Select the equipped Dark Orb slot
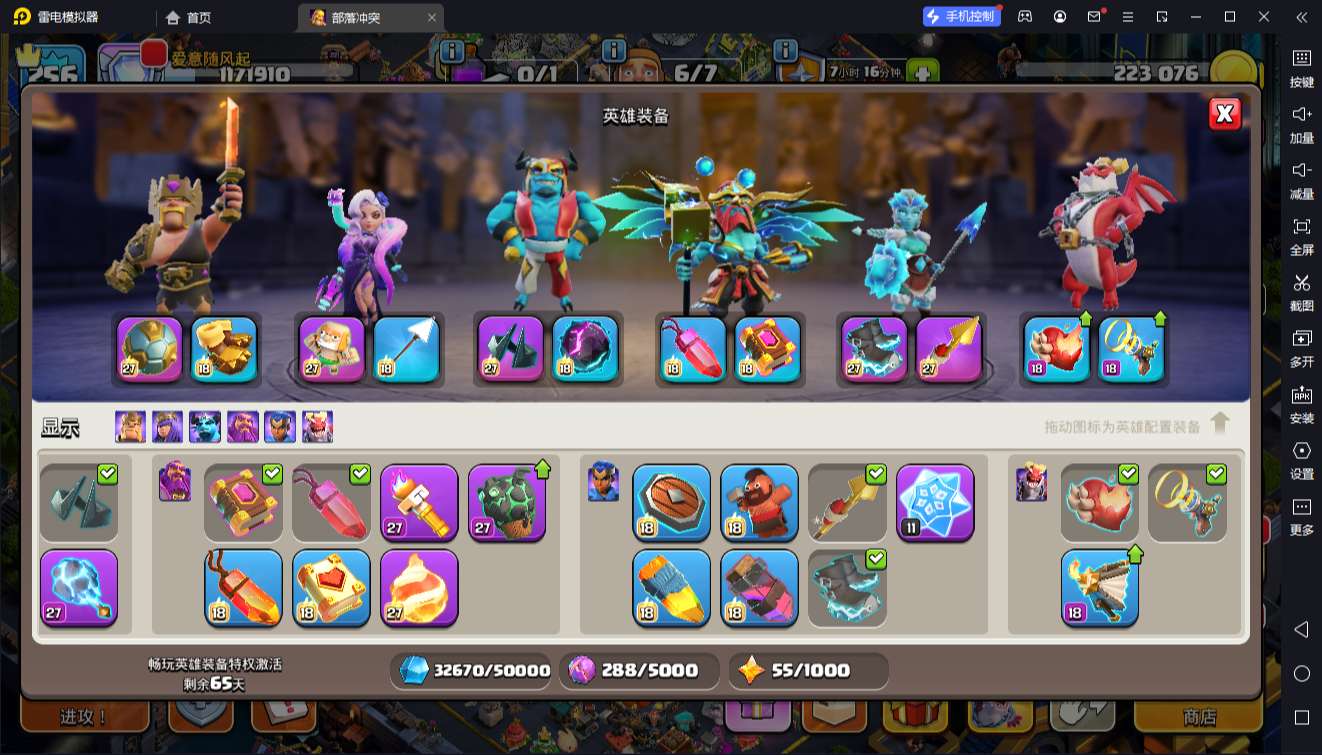Image resolution: width=1322 pixels, height=755 pixels. pyautogui.click(x=585, y=349)
